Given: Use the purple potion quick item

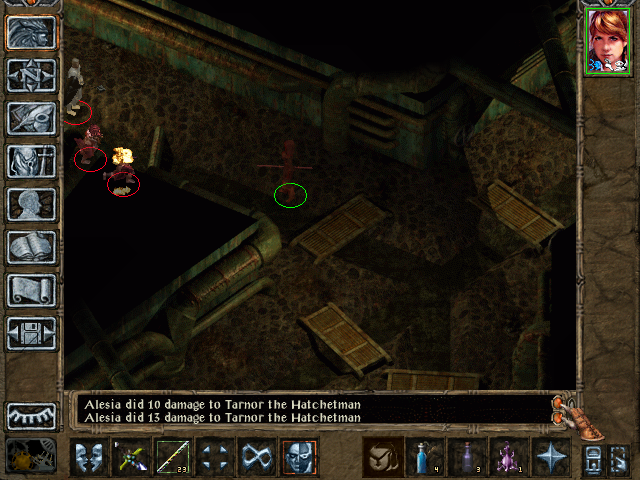Looking at the screenshot, I should [x=509, y=457].
